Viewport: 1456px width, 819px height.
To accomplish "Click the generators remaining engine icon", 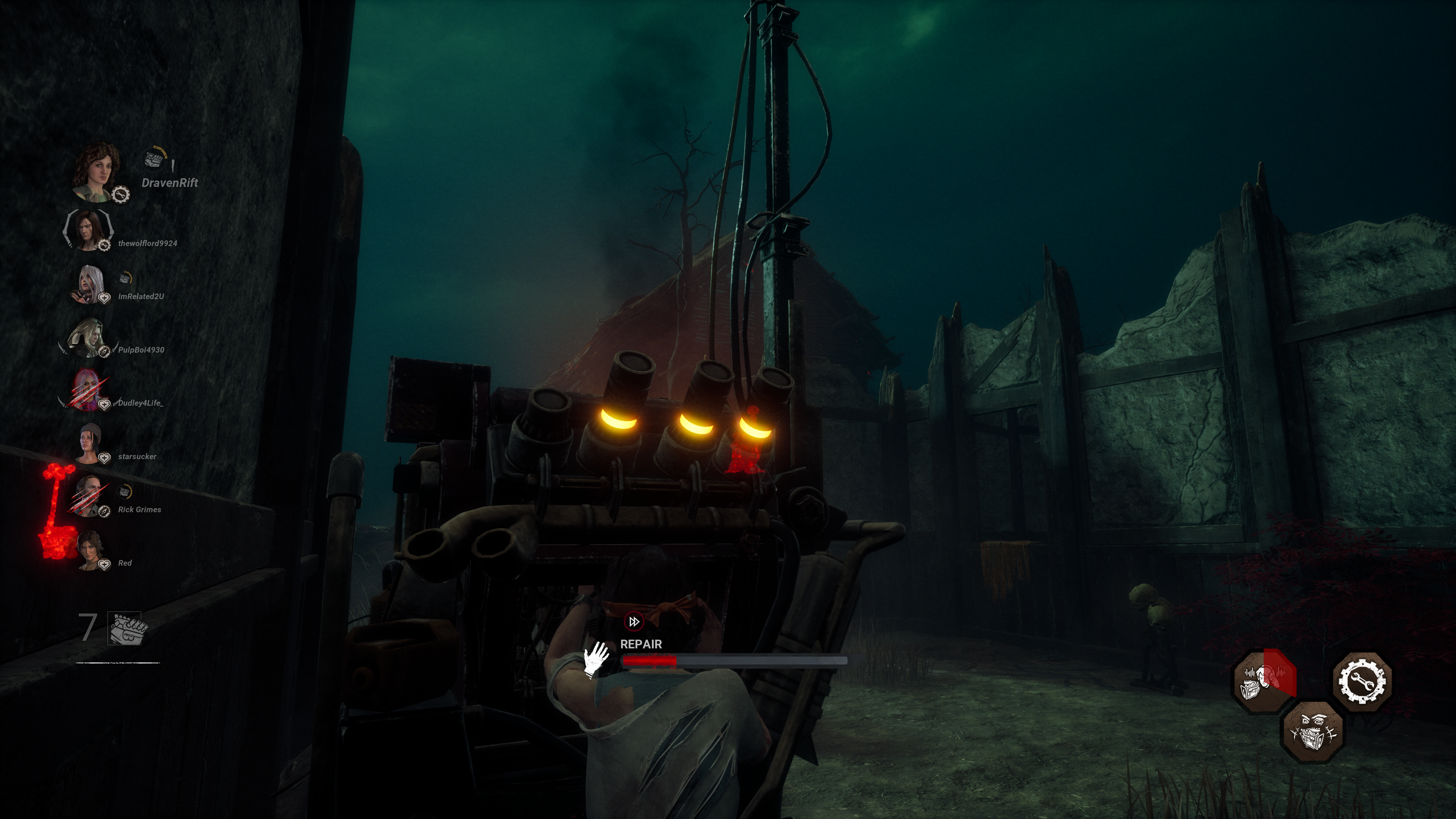I will 126,629.
